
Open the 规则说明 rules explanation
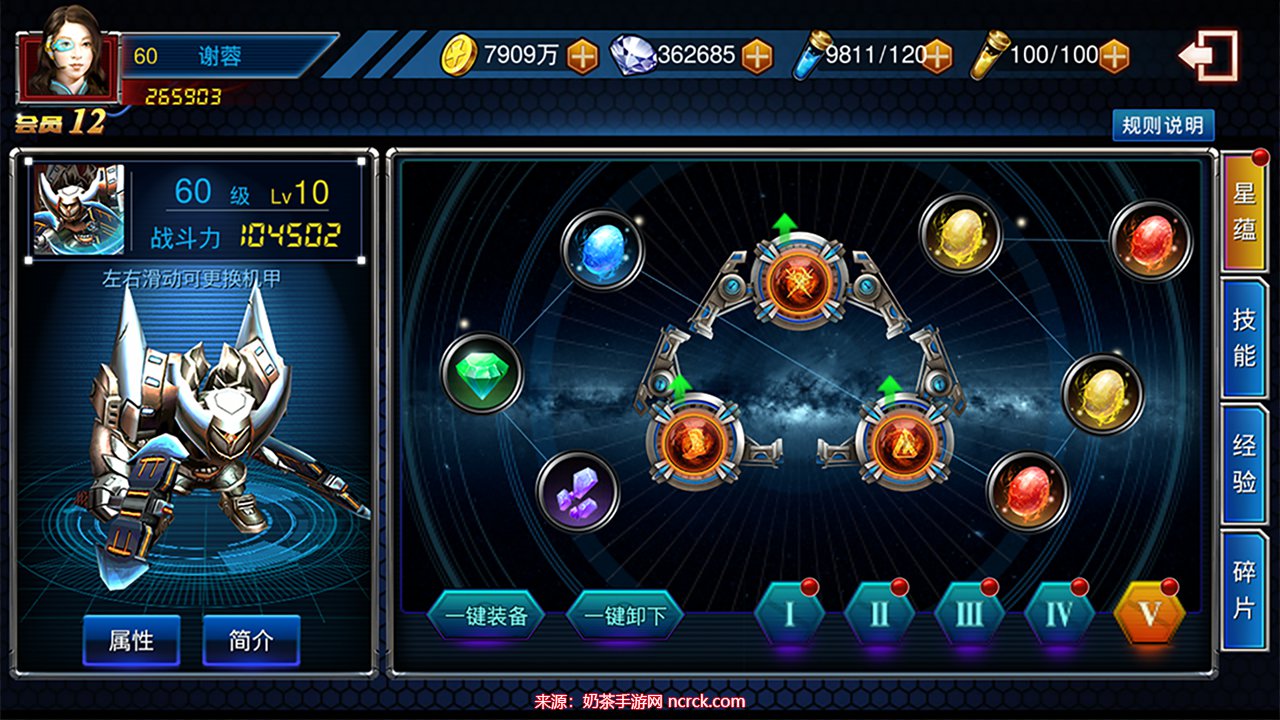click(x=1163, y=126)
